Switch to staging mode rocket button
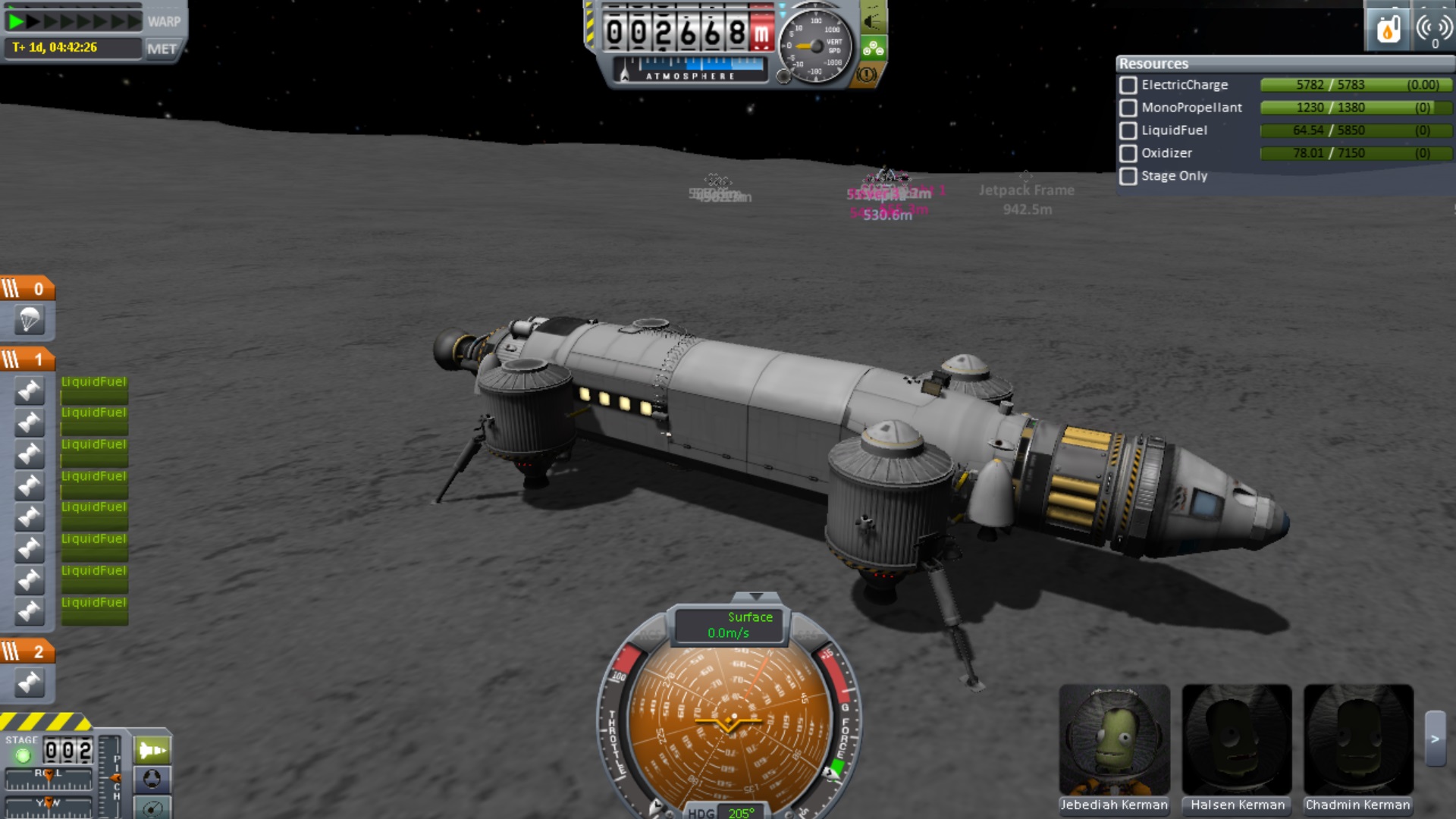1456x819 pixels. [152, 751]
